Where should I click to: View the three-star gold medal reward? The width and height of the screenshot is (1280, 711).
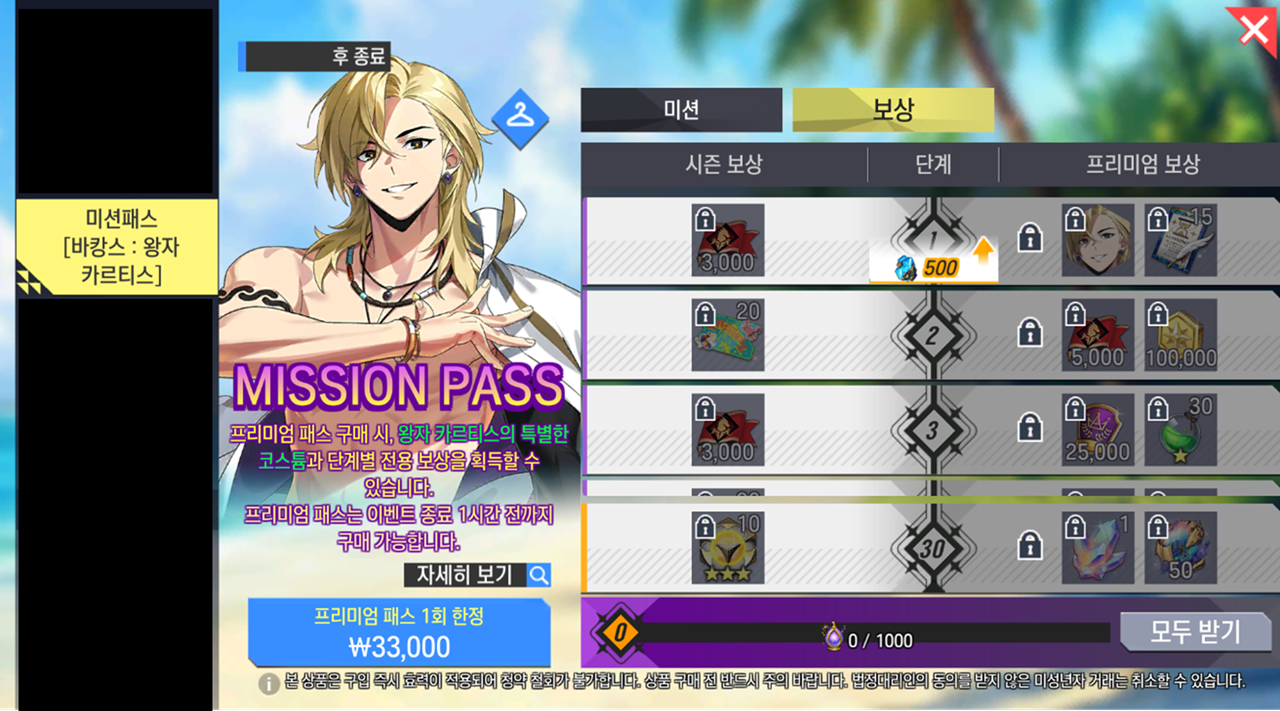coord(728,548)
